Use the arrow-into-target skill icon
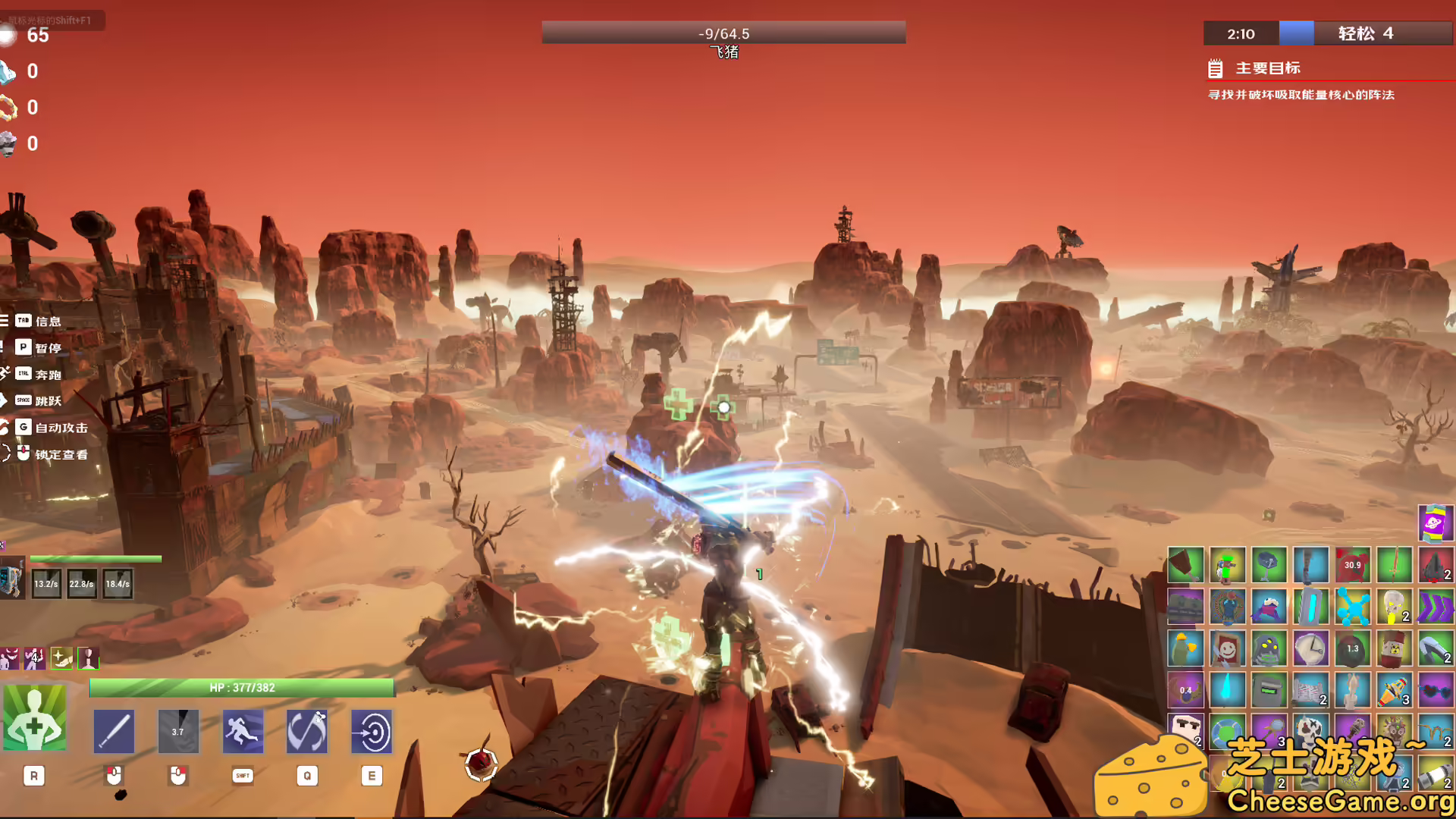Image resolution: width=1456 pixels, height=819 pixels. point(372,731)
